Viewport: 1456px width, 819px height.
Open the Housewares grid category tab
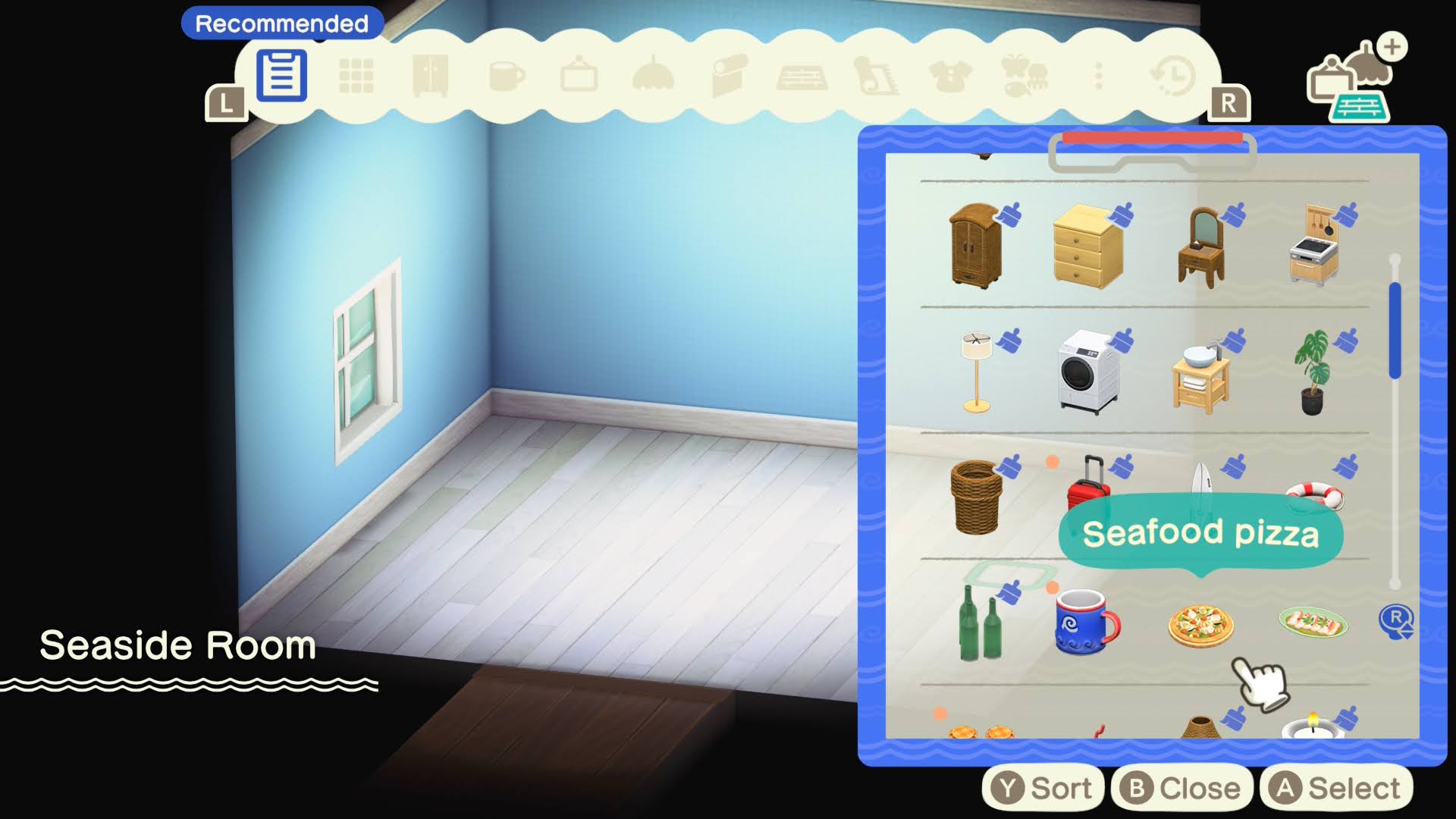tap(356, 76)
